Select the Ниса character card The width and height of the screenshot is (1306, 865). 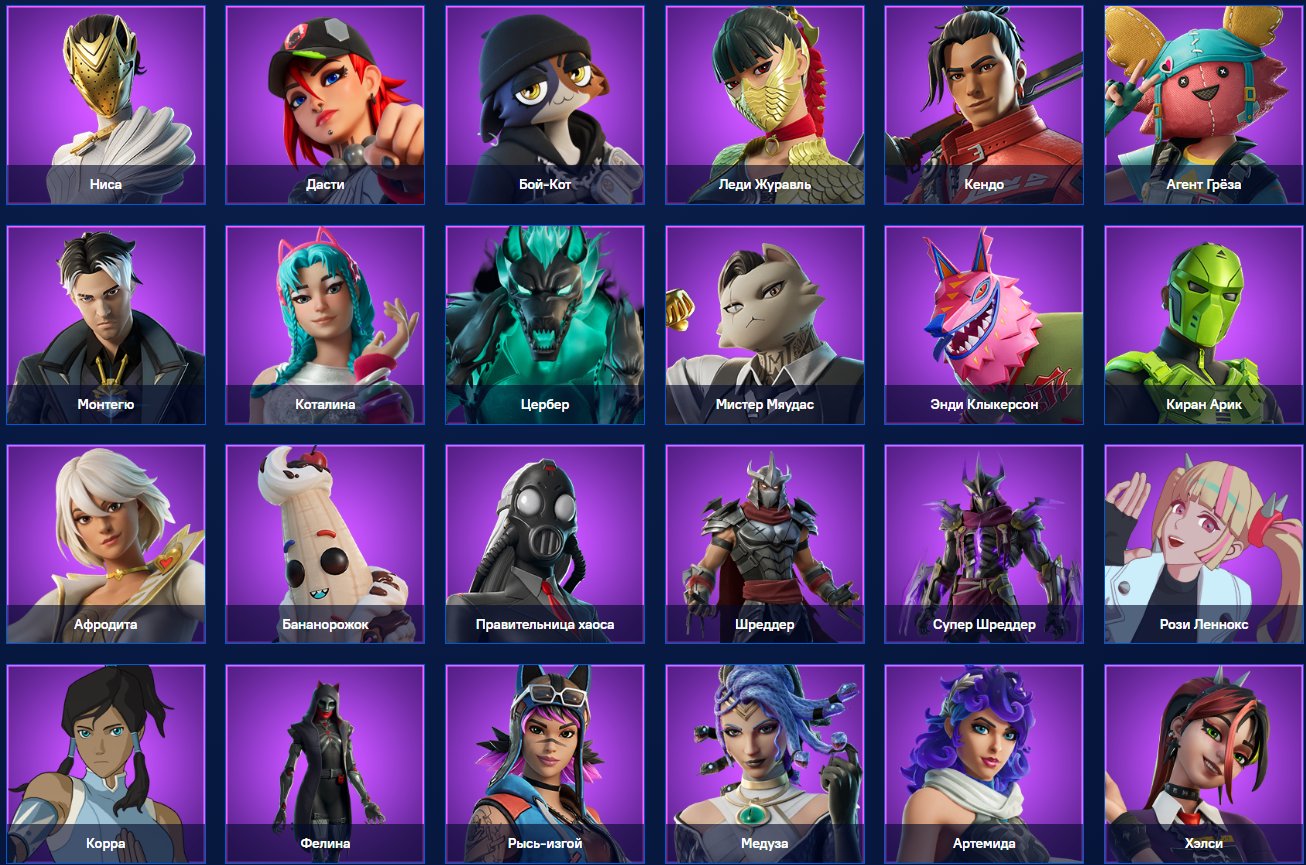(x=106, y=104)
